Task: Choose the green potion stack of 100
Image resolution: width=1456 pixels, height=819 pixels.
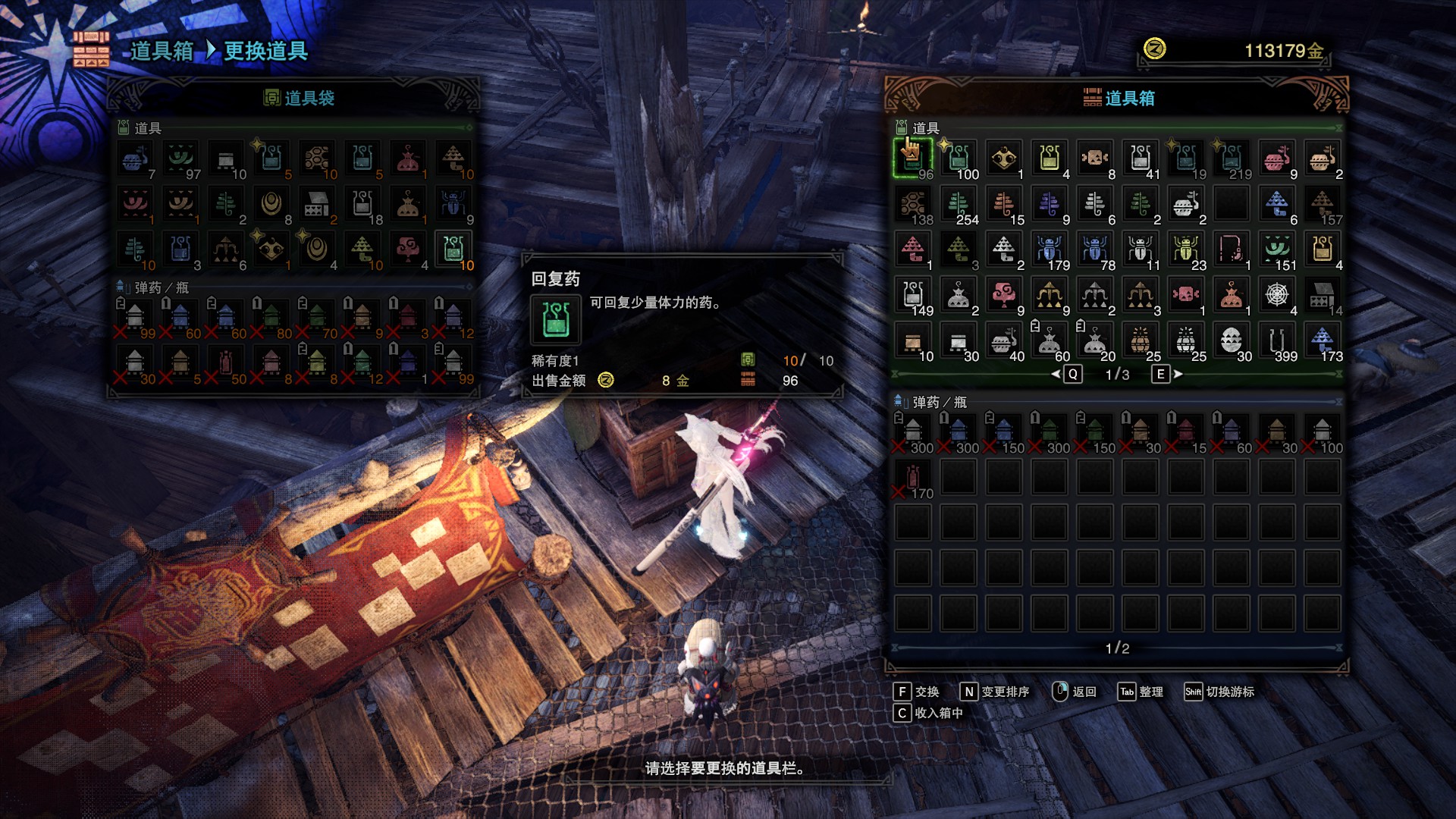Action: [959, 158]
